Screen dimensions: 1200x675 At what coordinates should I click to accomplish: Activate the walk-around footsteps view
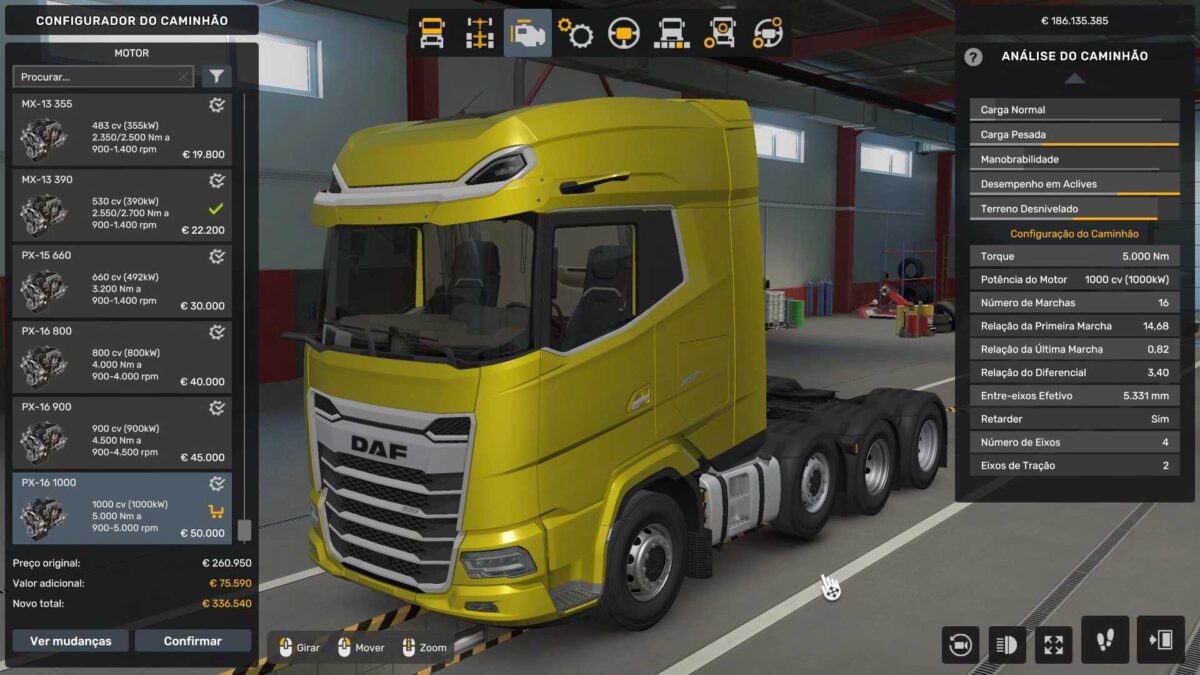click(x=1105, y=641)
